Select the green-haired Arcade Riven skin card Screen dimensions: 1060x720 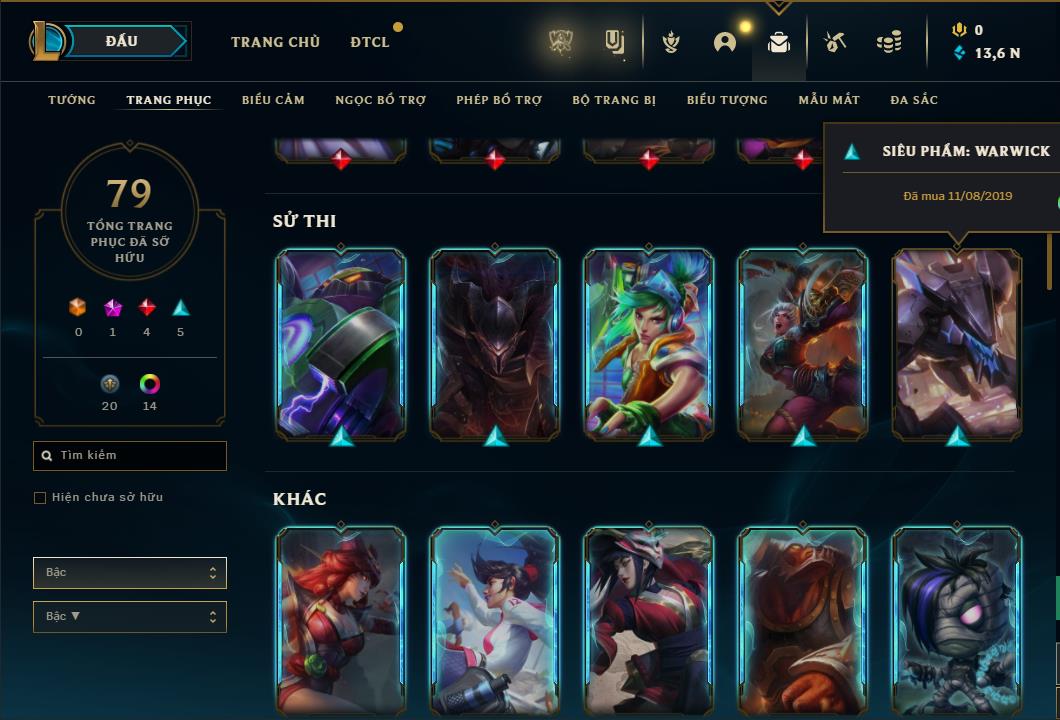[x=649, y=343]
